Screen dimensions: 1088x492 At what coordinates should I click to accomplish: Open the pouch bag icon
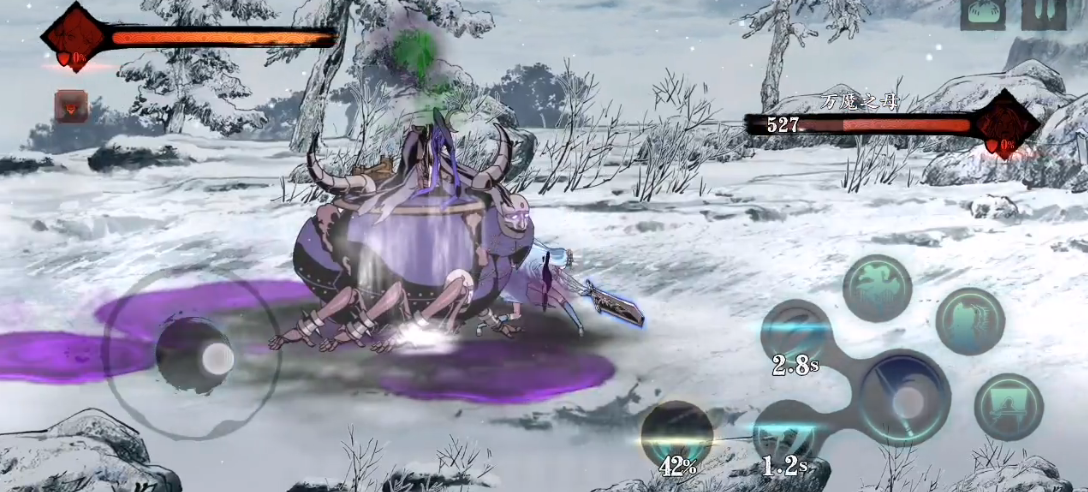(x=983, y=14)
